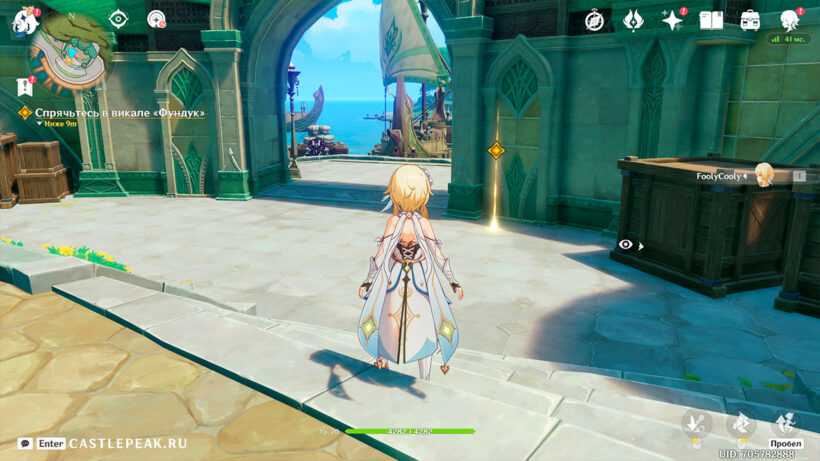Open the quest bookmark icon with alert
Image resolution: width=820 pixels, height=461 pixels.
click(x=25, y=86)
